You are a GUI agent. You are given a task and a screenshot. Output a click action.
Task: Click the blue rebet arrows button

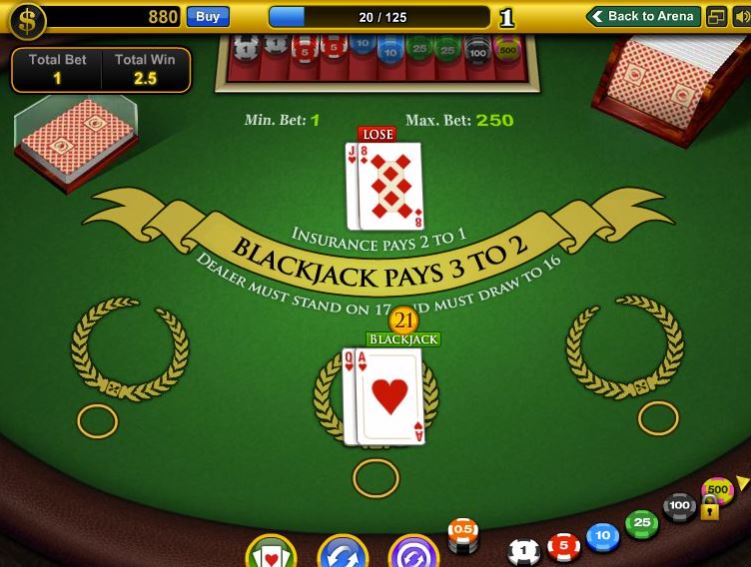(343, 553)
